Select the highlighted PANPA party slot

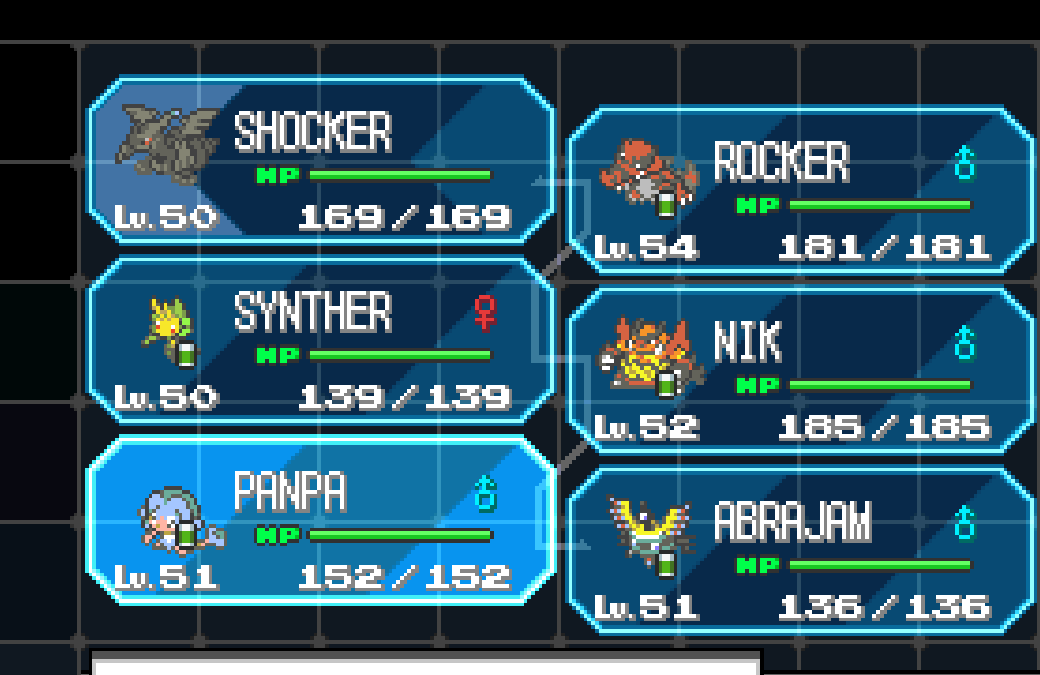320,521
